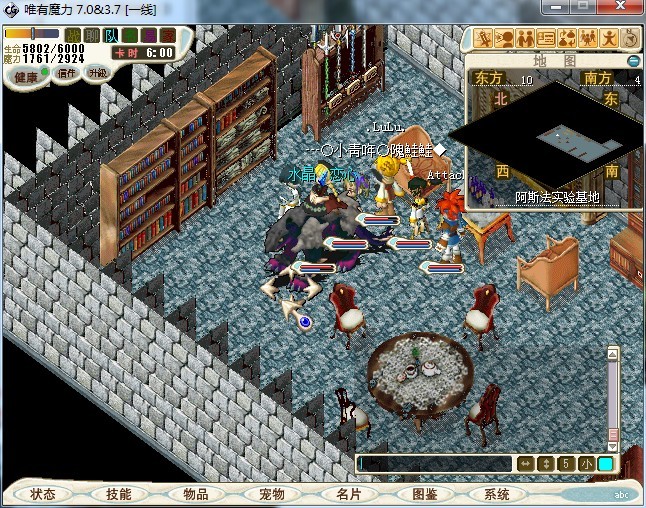This screenshot has width=646, height=508.
Task: Open the 系统 system menu
Action: (x=497, y=494)
